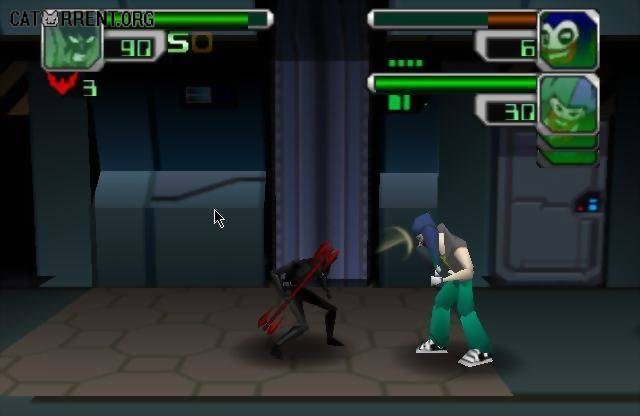Select the top enemy clown portrait
The width and height of the screenshot is (640, 416).
(568, 39)
